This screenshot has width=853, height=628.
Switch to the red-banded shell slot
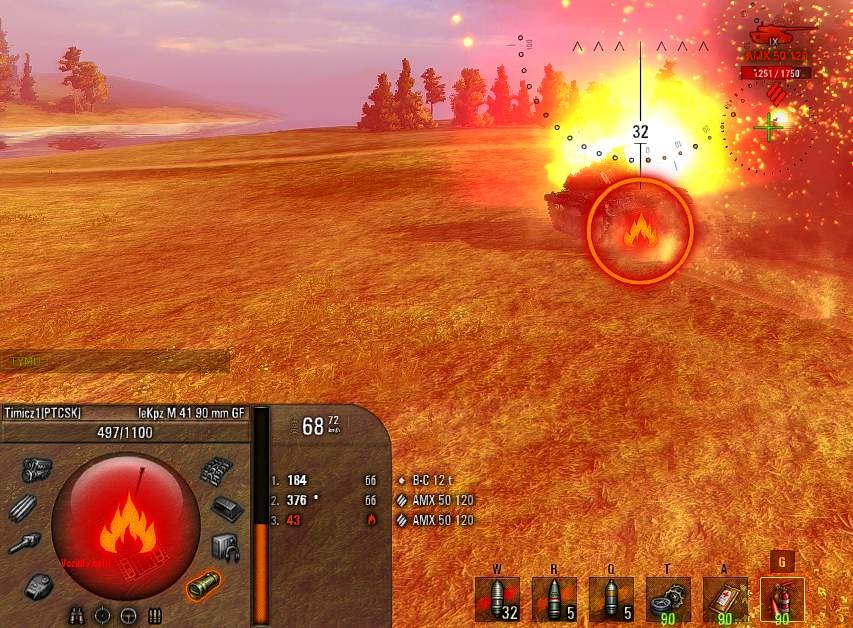[553, 599]
